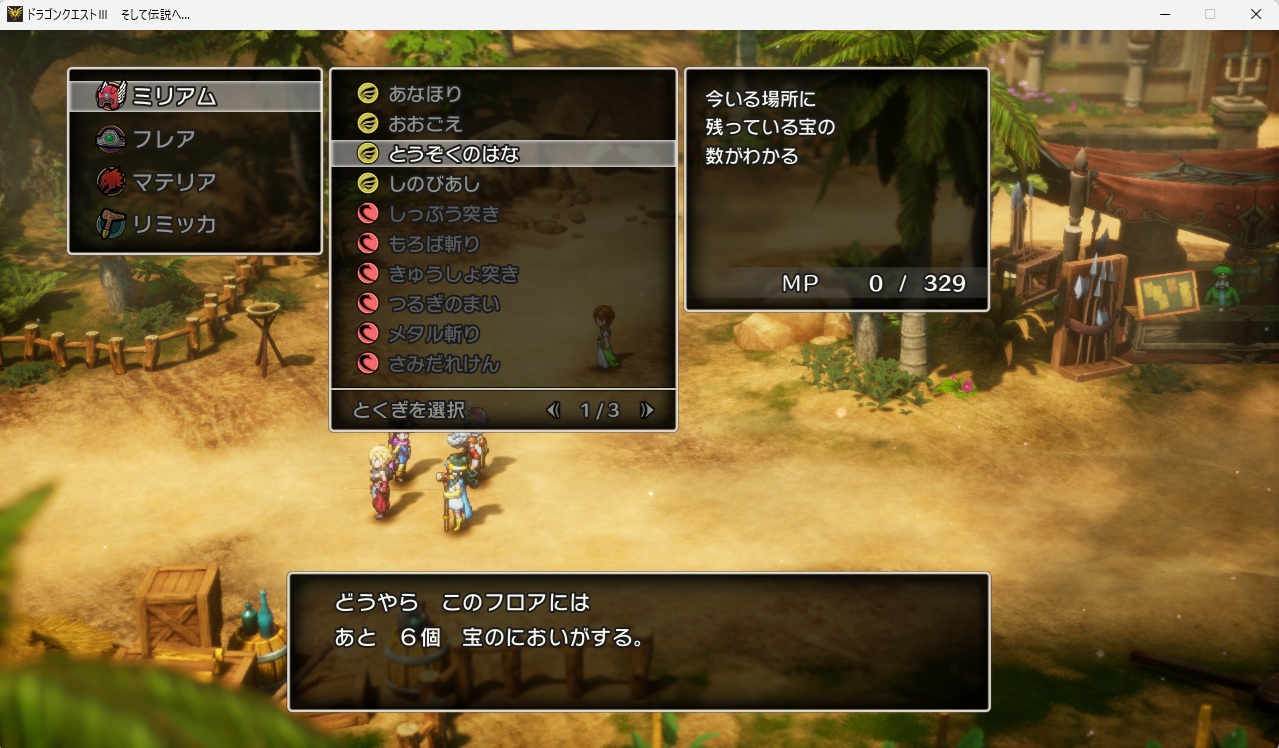1279x748 pixels.
Task: Go to the next skill page arrow
Action: [647, 410]
